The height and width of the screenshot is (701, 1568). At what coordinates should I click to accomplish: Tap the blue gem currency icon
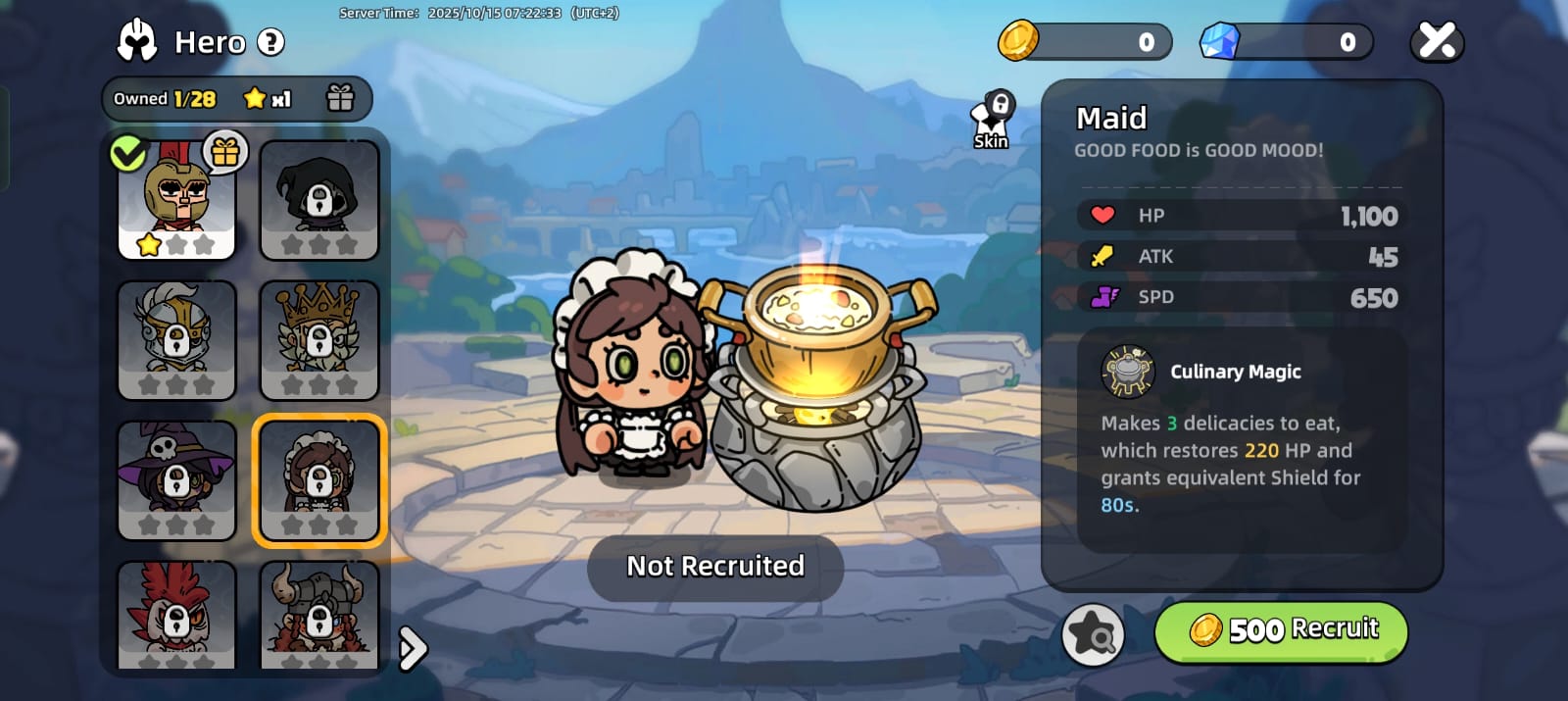point(1220,41)
